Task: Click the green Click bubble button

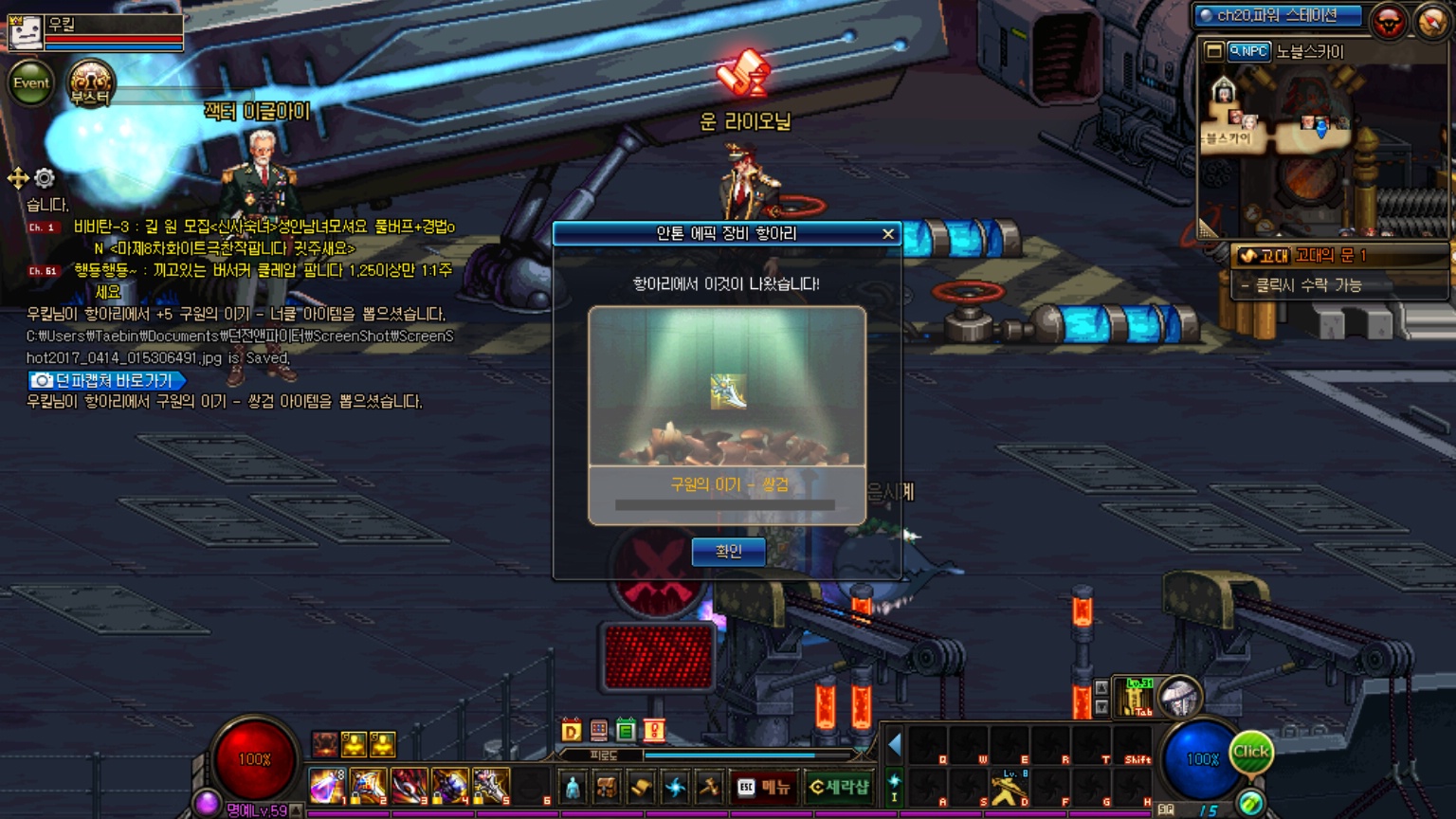Action: click(x=1250, y=752)
